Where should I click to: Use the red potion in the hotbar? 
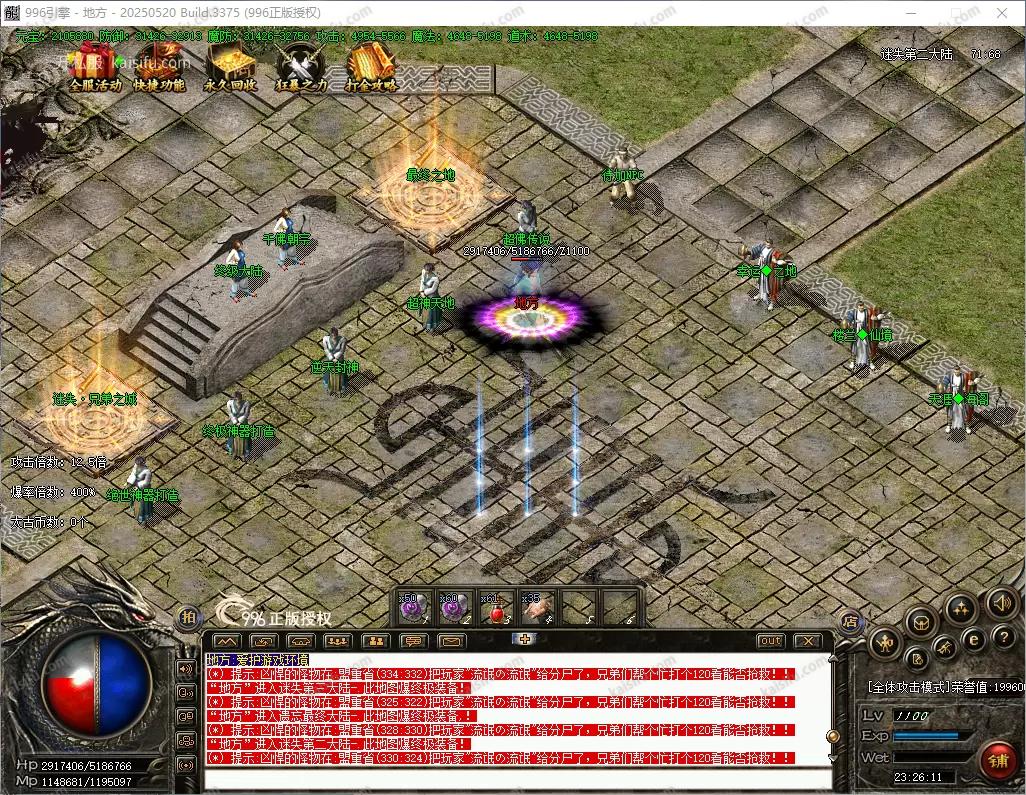496,607
